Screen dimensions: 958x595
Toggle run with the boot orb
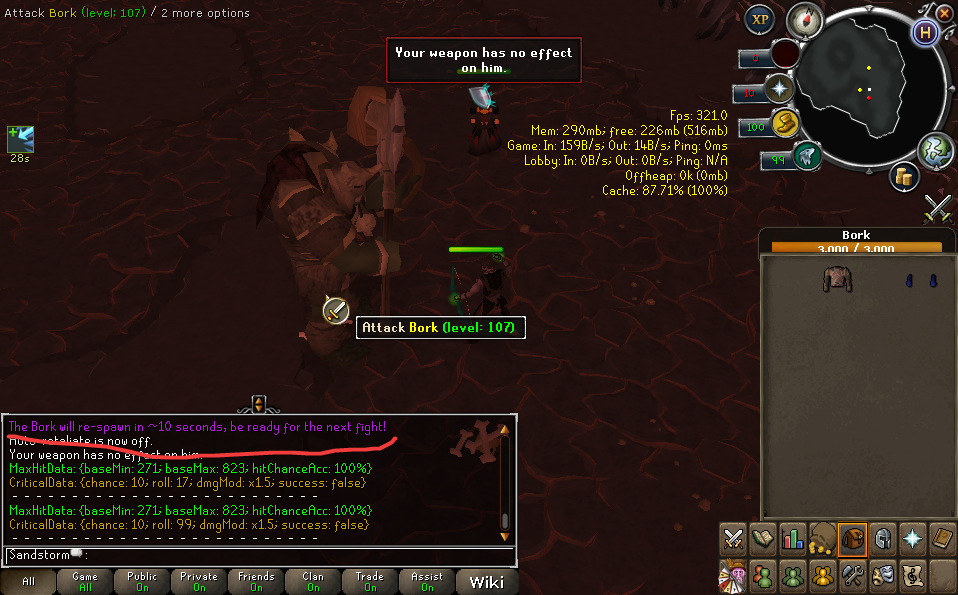pyautogui.click(x=783, y=124)
